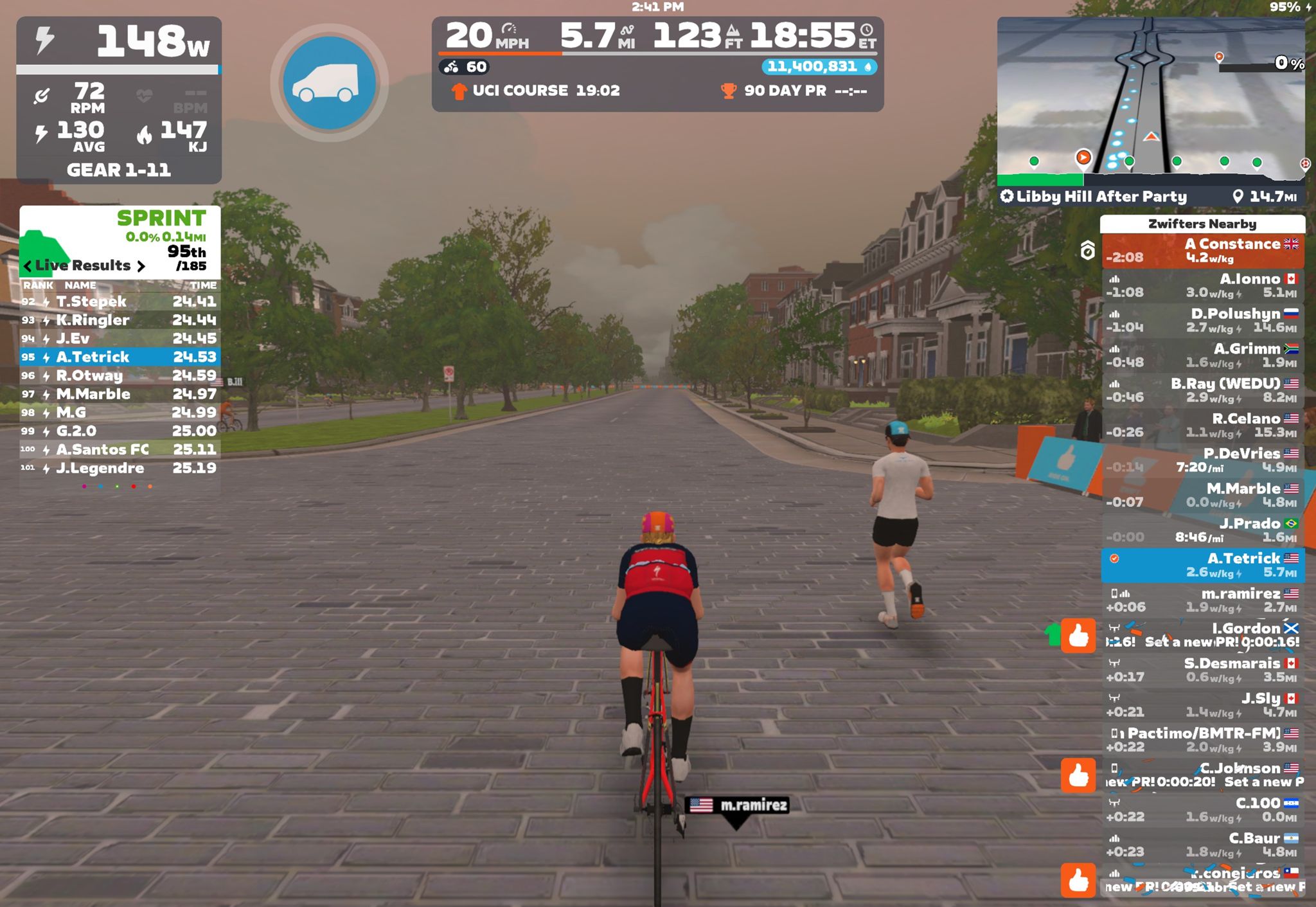1316x907 pixels.
Task: Select C.Baur from nearby riders
Action: pyautogui.click(x=1202, y=845)
